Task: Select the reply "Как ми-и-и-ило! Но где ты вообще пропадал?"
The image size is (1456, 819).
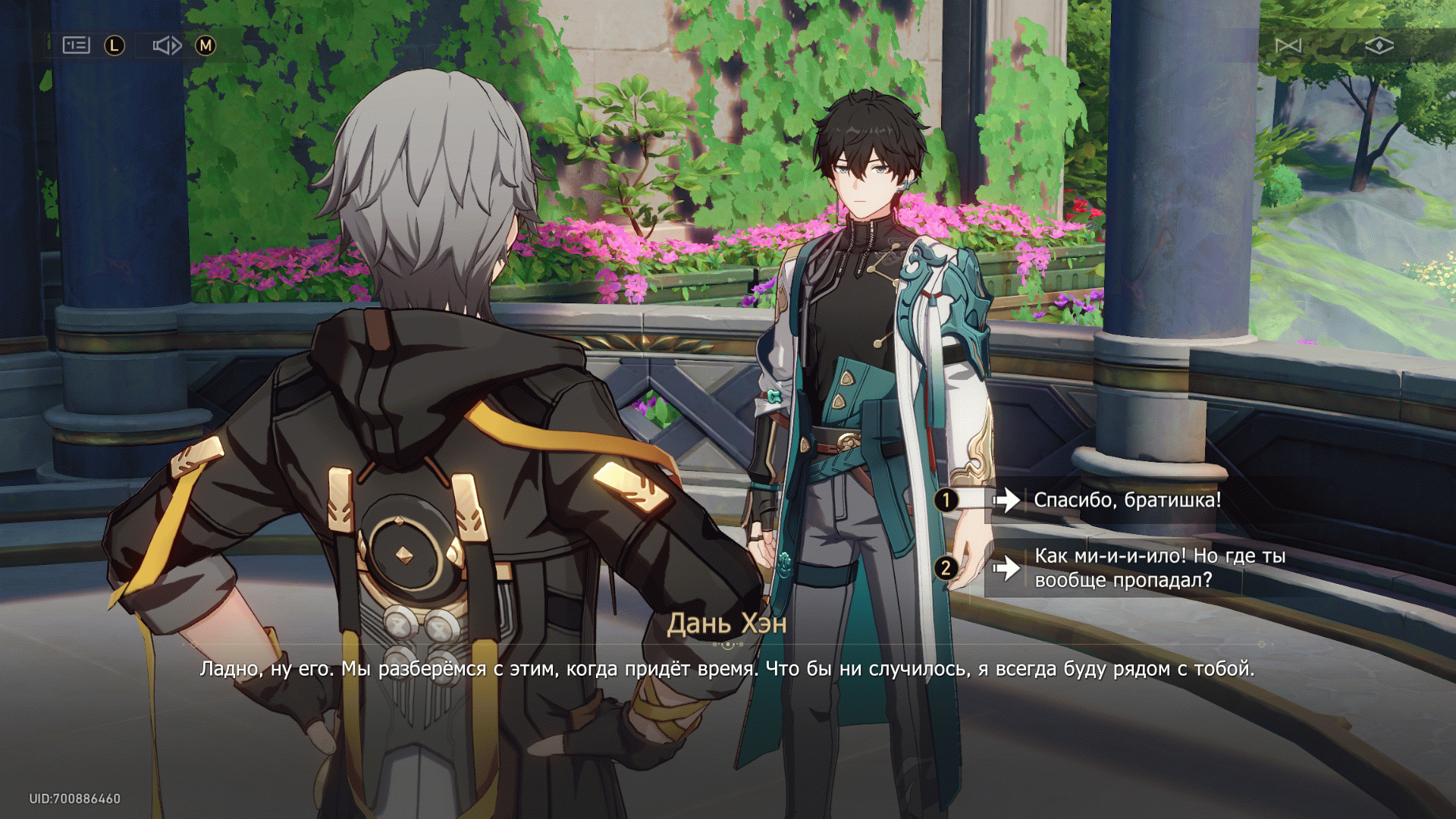Action: point(1159,568)
